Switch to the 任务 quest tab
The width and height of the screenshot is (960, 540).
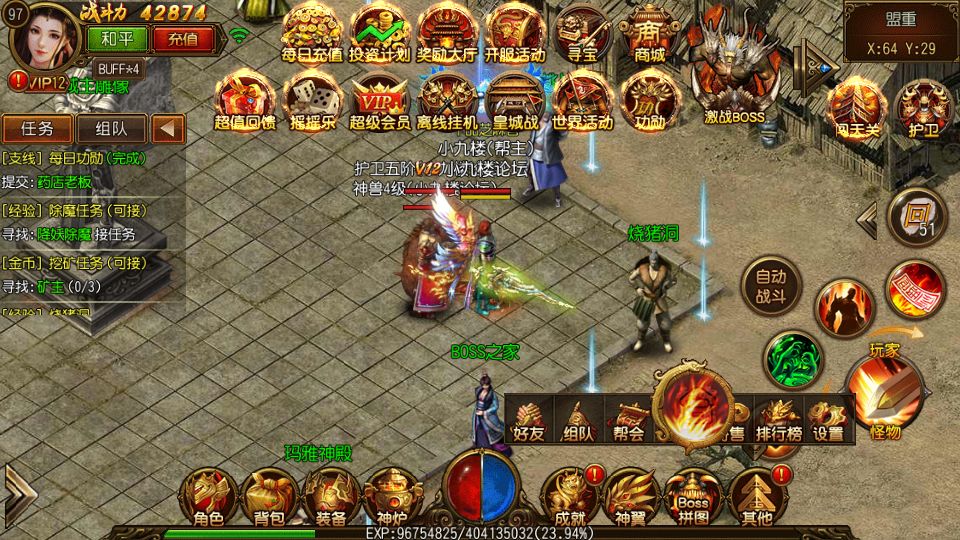pos(37,129)
